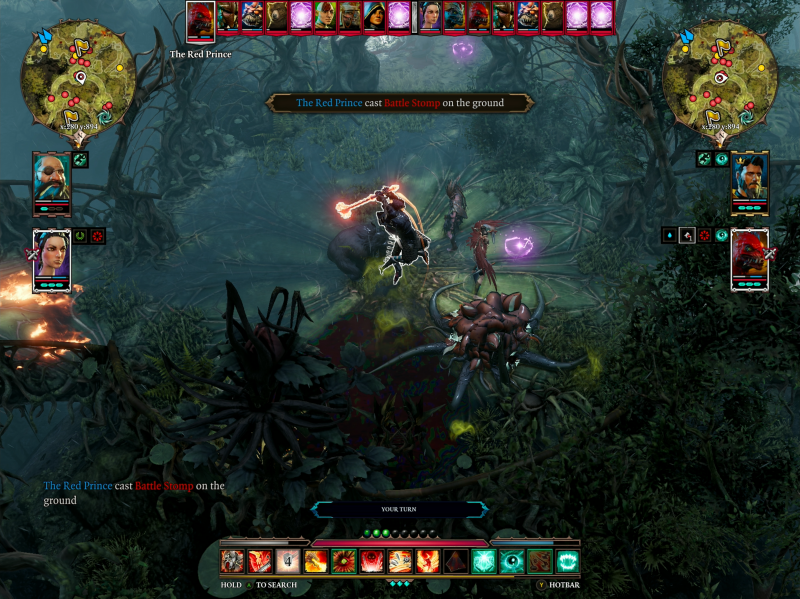Activate the teal eye skill icon
Image resolution: width=800 pixels, height=599 pixels.
512,561
